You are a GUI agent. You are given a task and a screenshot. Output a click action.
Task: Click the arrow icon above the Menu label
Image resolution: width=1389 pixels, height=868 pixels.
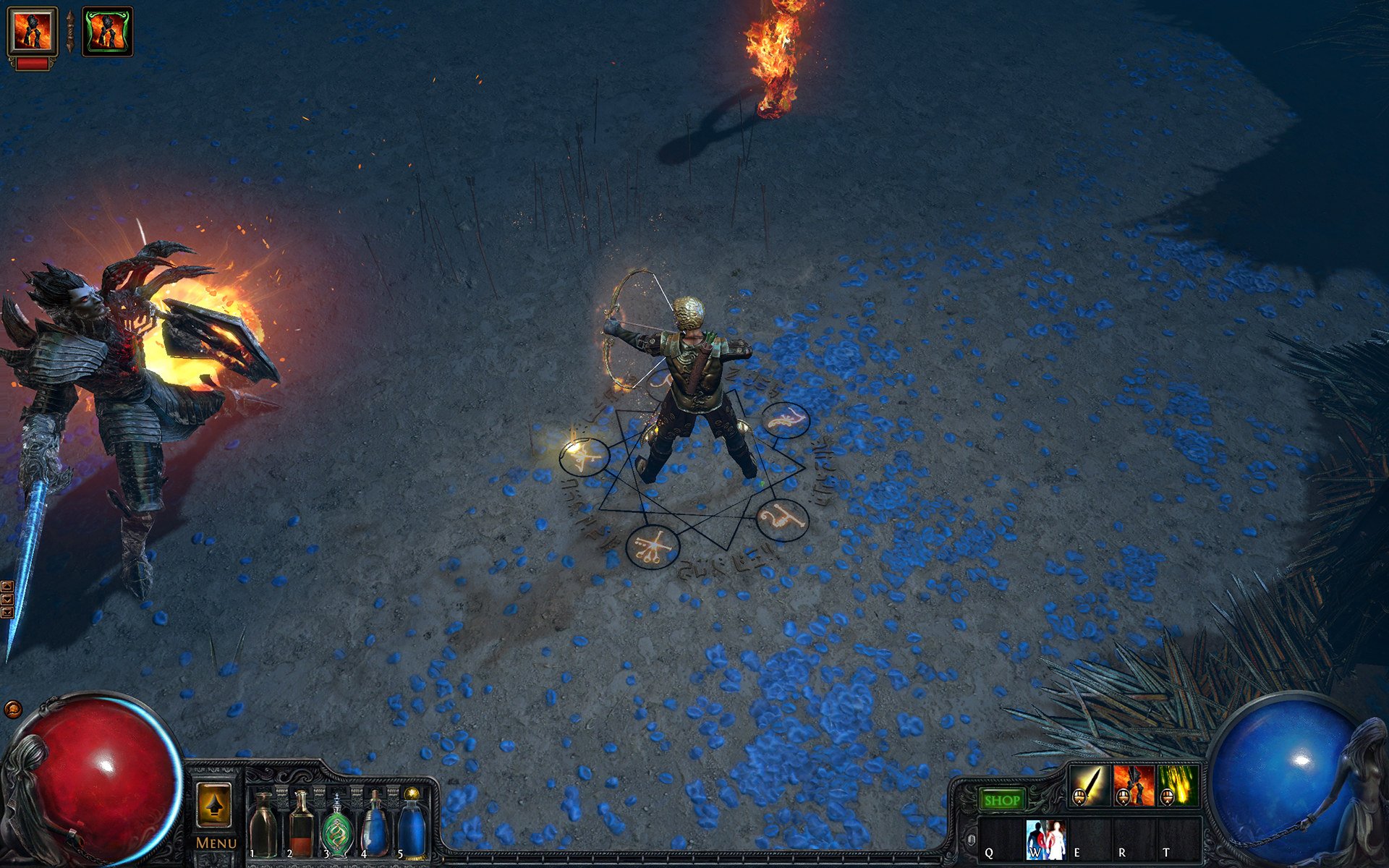pos(215,806)
